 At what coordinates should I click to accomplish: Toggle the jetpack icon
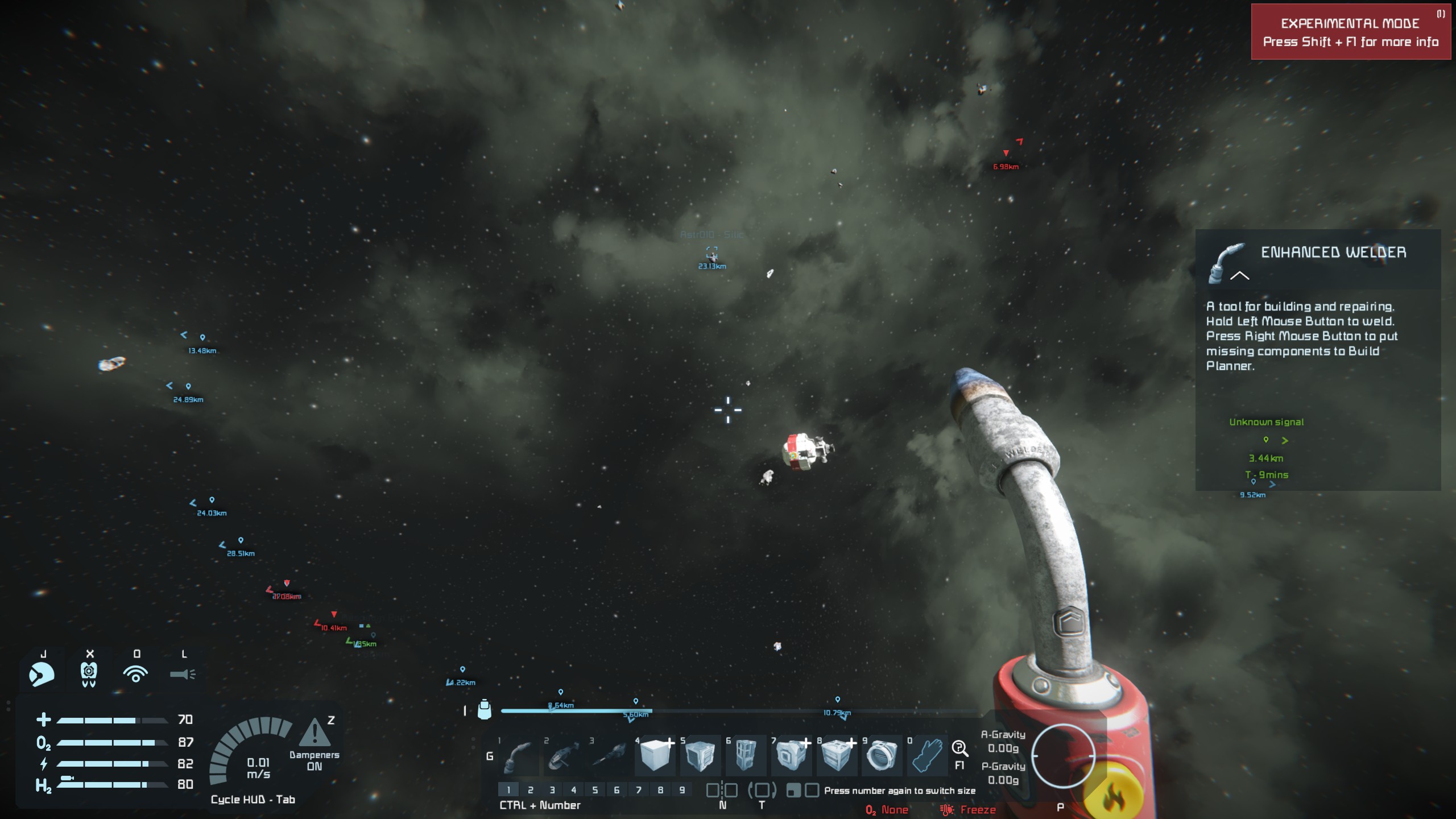[x=89, y=675]
